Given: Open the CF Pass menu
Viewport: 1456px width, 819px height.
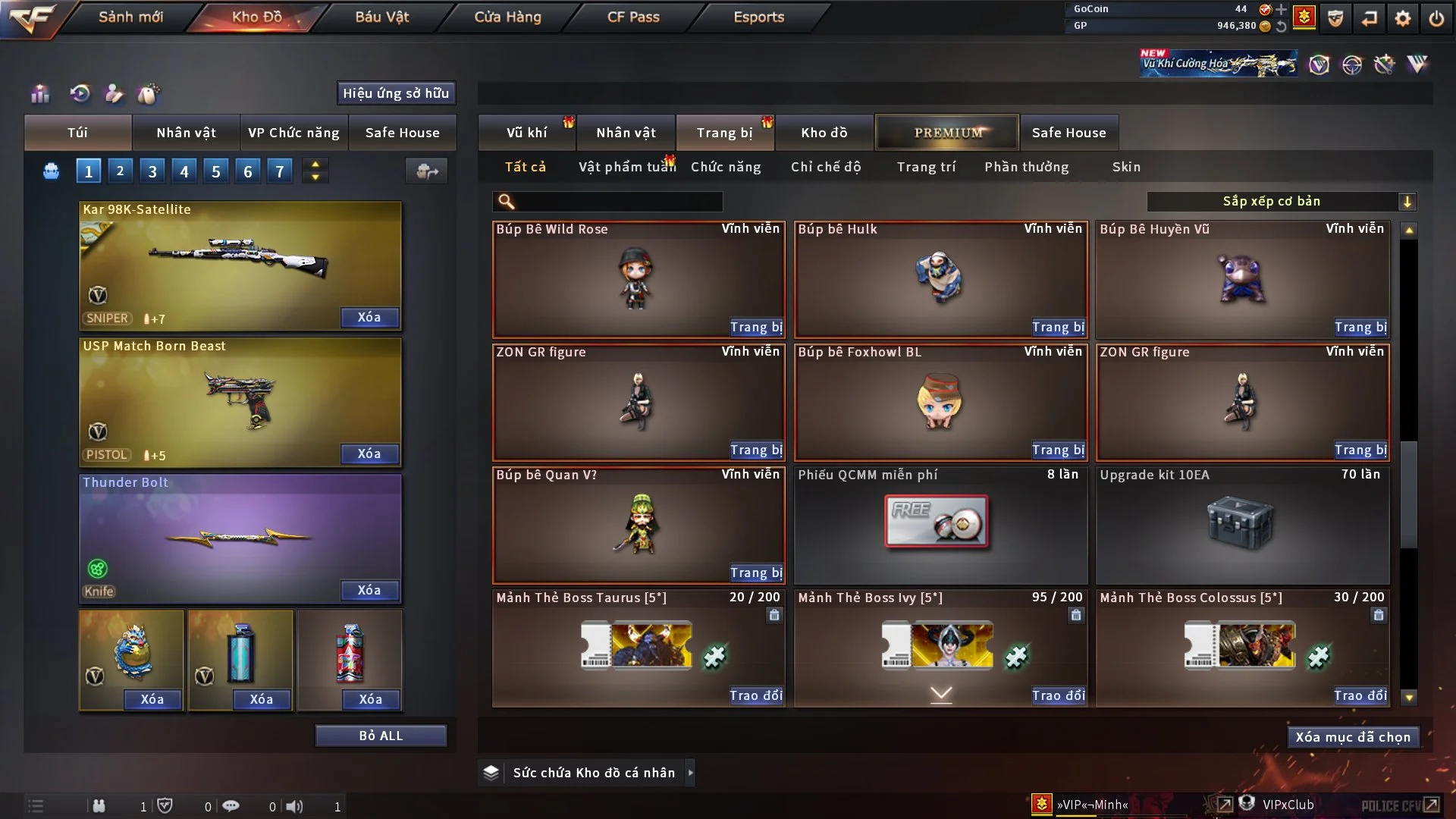Looking at the screenshot, I should point(633,17).
